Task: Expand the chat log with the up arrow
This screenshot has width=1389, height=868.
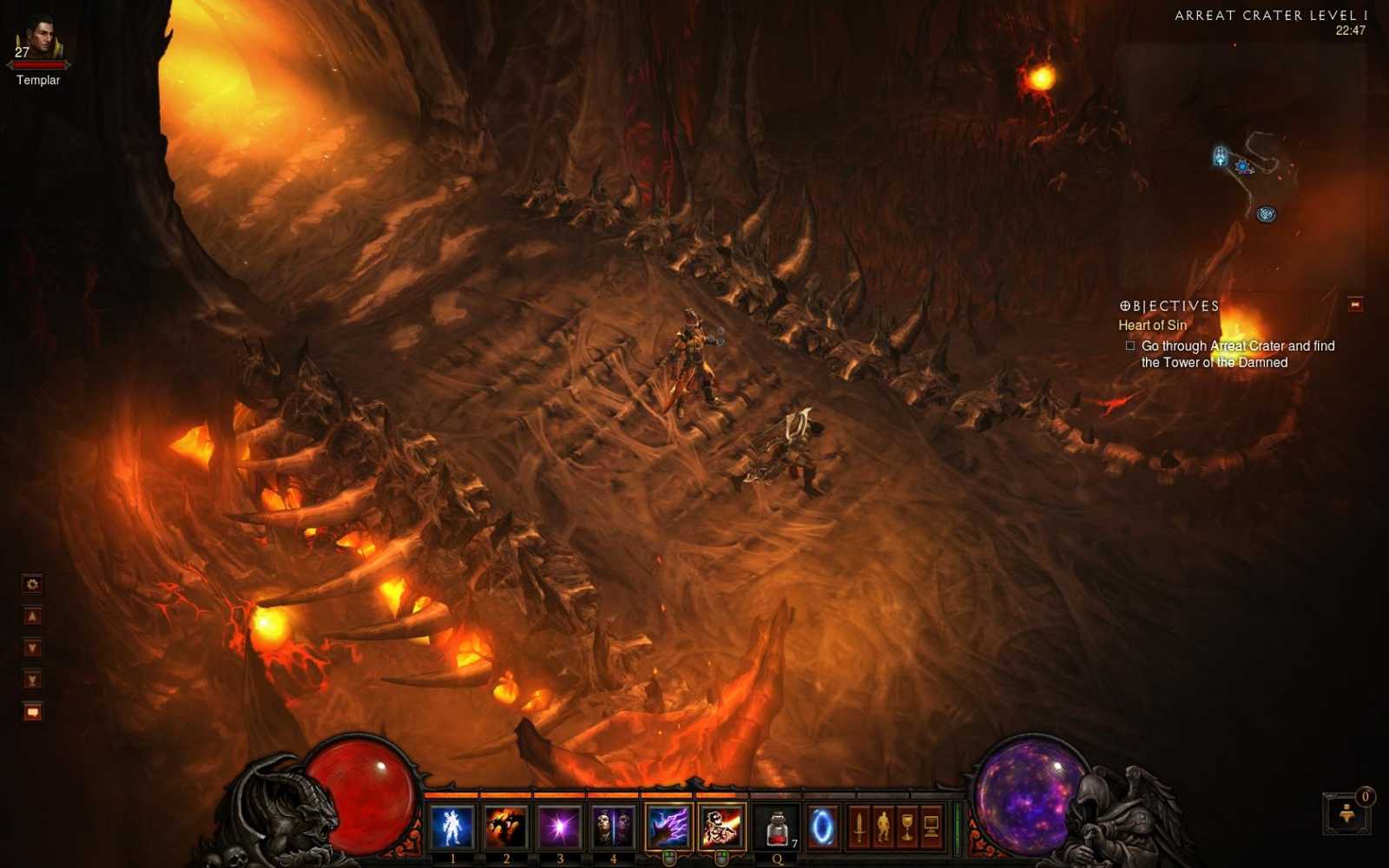Action: pyautogui.click(x=32, y=615)
